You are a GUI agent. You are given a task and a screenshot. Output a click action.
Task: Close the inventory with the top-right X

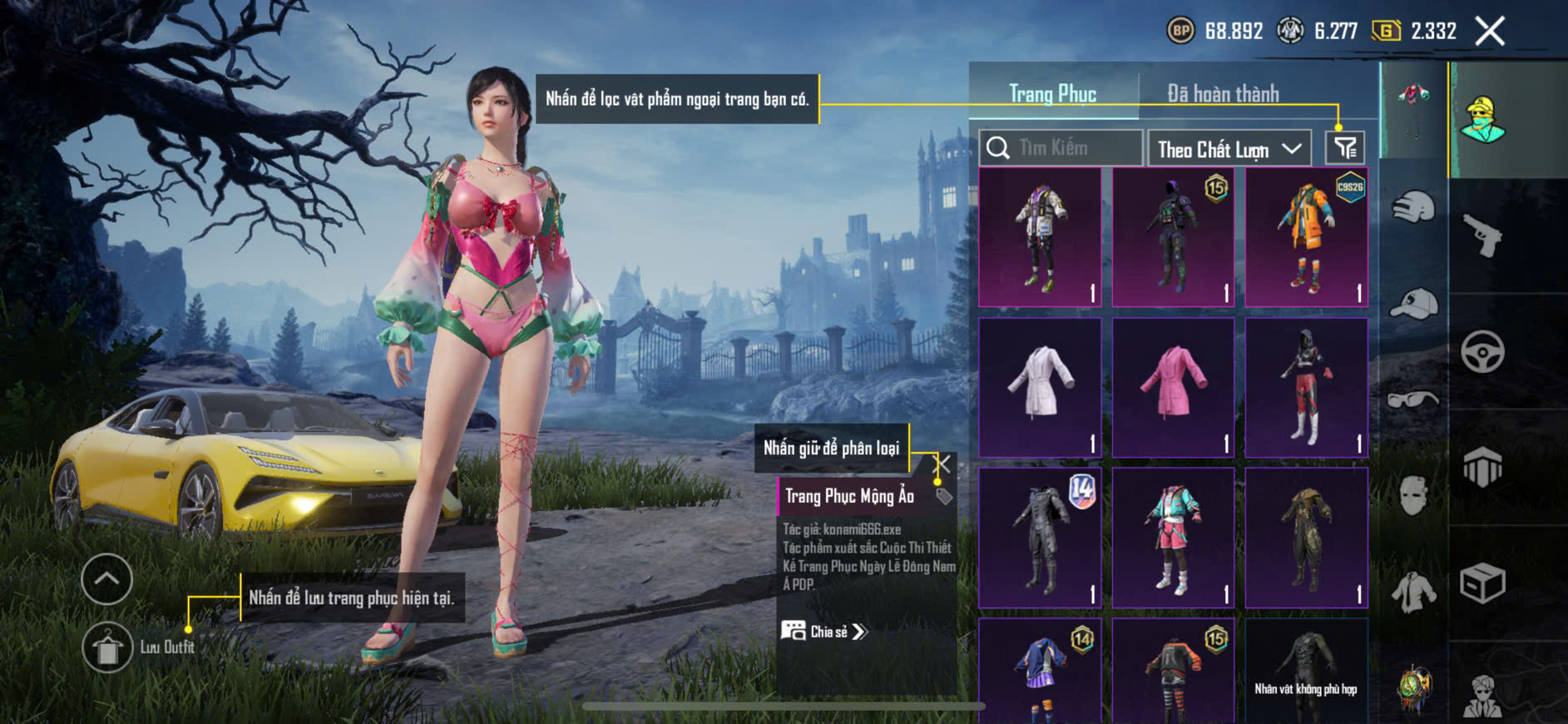[x=1490, y=32]
